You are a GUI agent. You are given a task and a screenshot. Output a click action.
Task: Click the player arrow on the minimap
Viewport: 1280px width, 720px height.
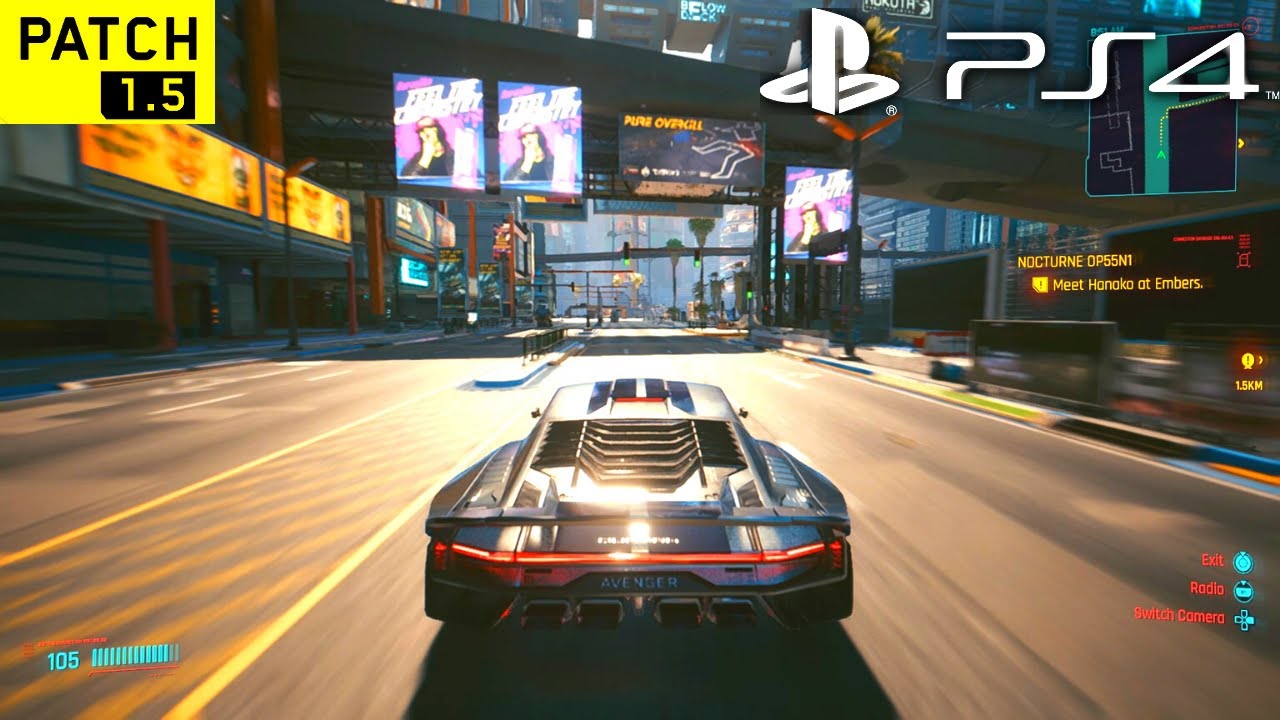point(1161,154)
